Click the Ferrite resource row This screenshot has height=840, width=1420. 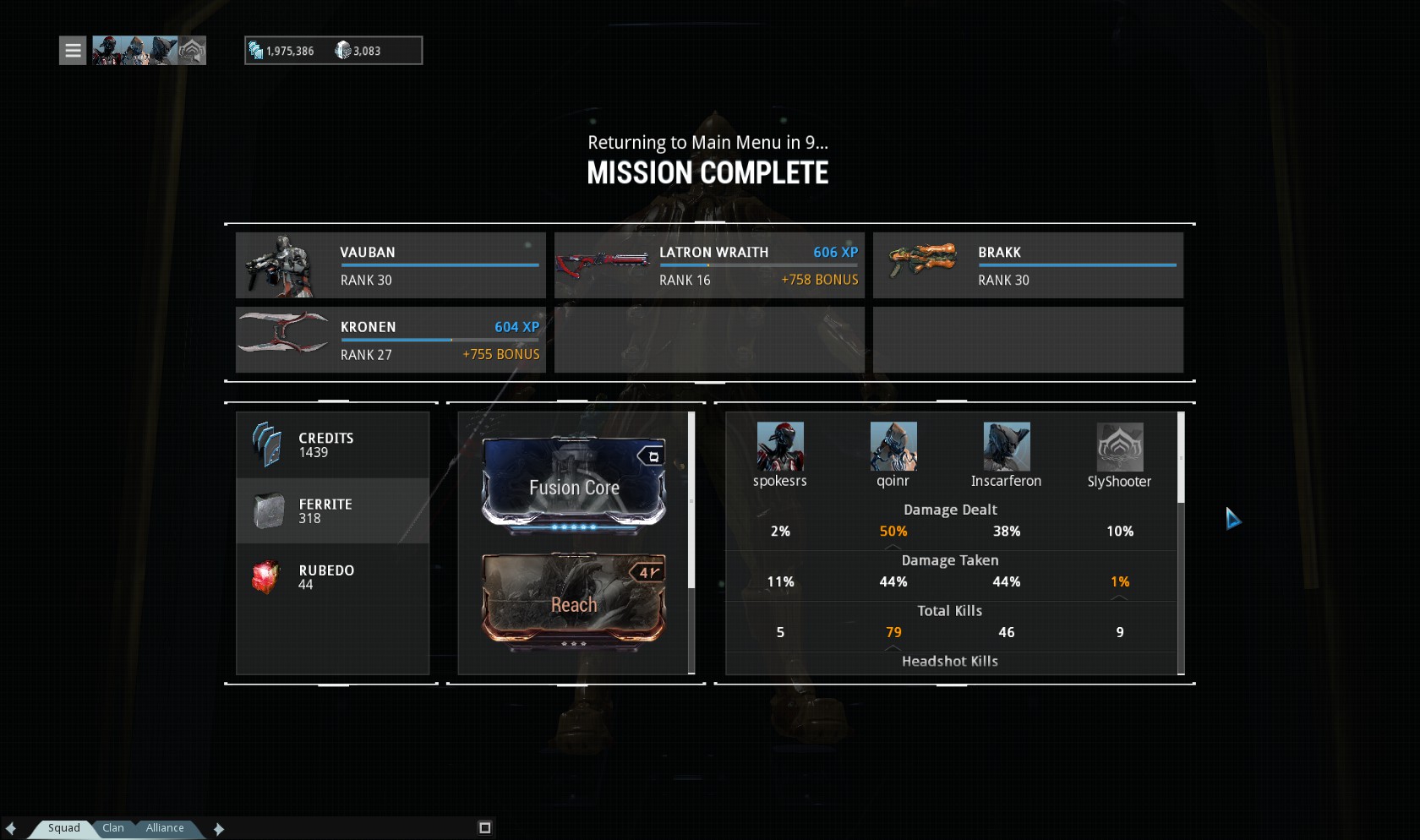pos(332,511)
